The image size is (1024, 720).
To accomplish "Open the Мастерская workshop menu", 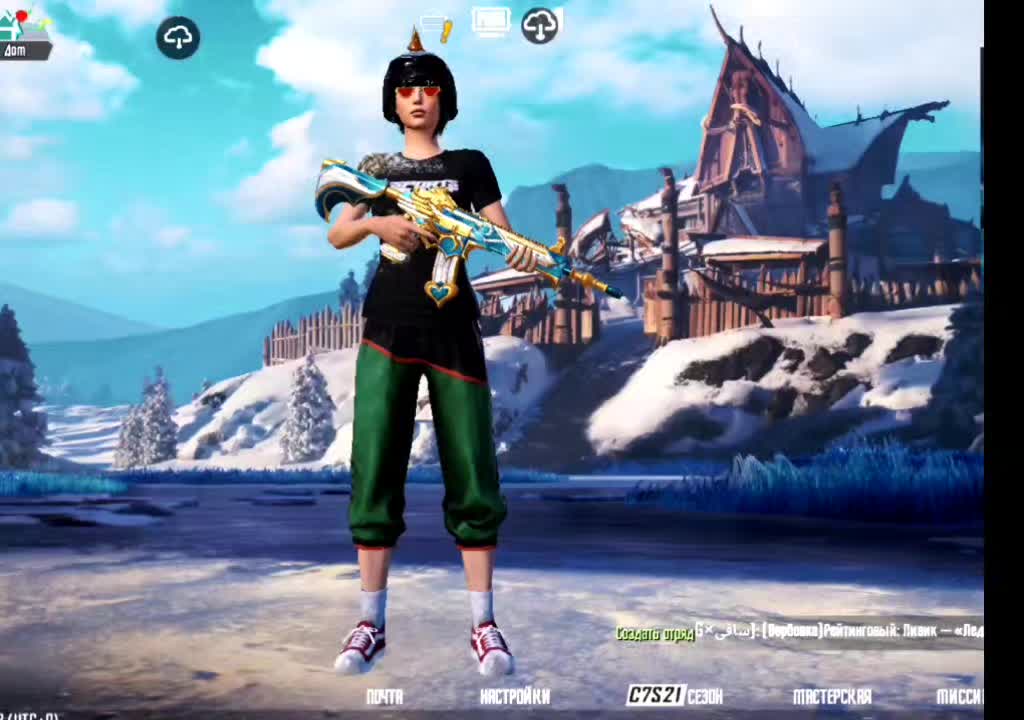I will point(832,697).
